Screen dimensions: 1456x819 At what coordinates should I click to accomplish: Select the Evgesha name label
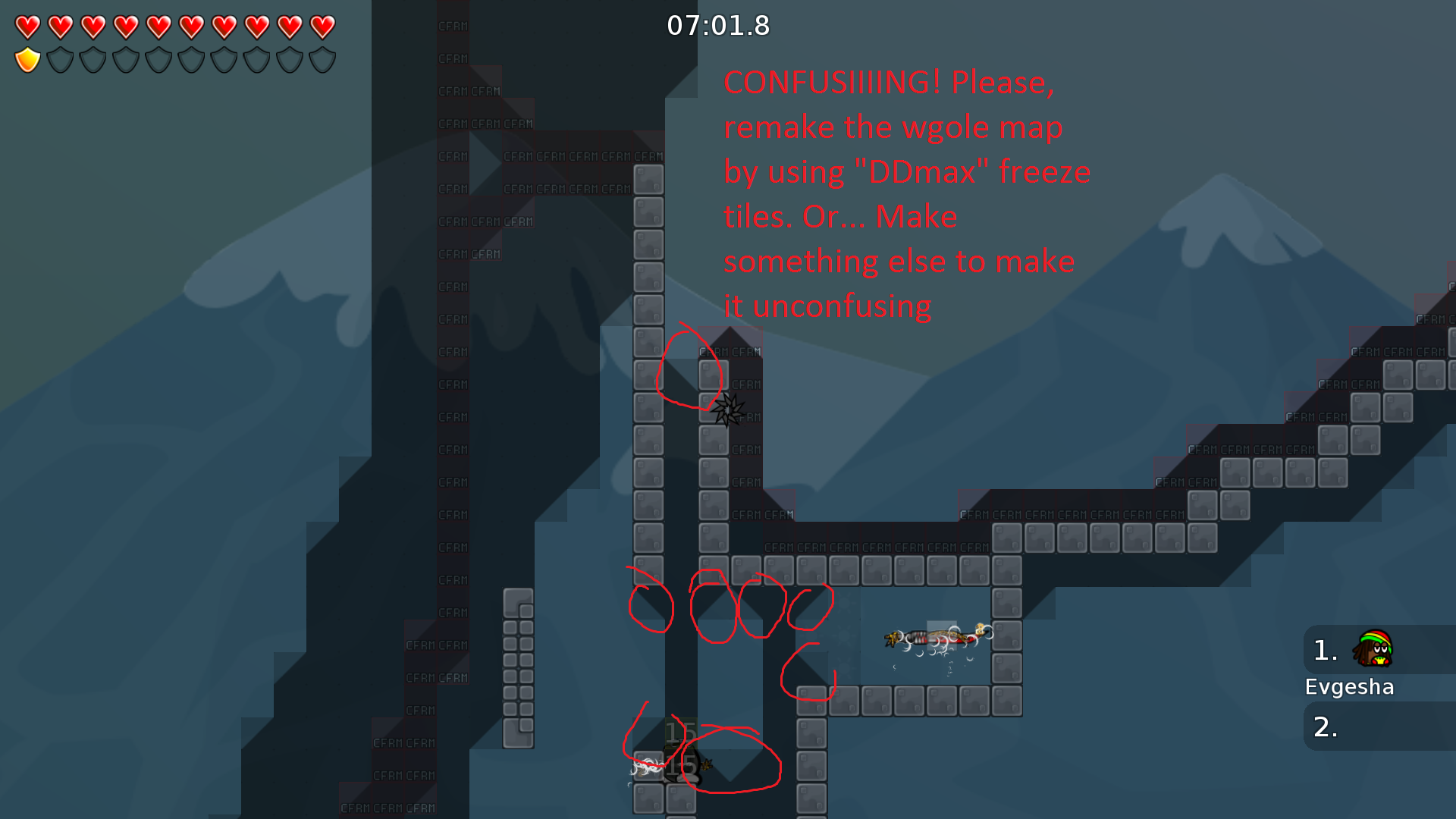point(1350,686)
